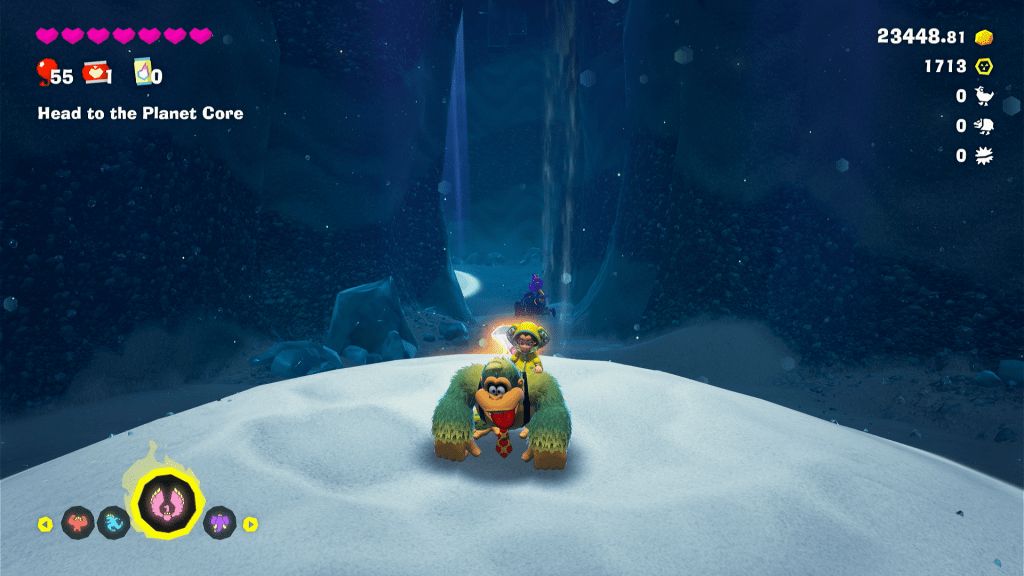Viewport: 1024px width, 576px height.
Task: Select the yellow hexagon chip icon
Action: click(x=984, y=67)
